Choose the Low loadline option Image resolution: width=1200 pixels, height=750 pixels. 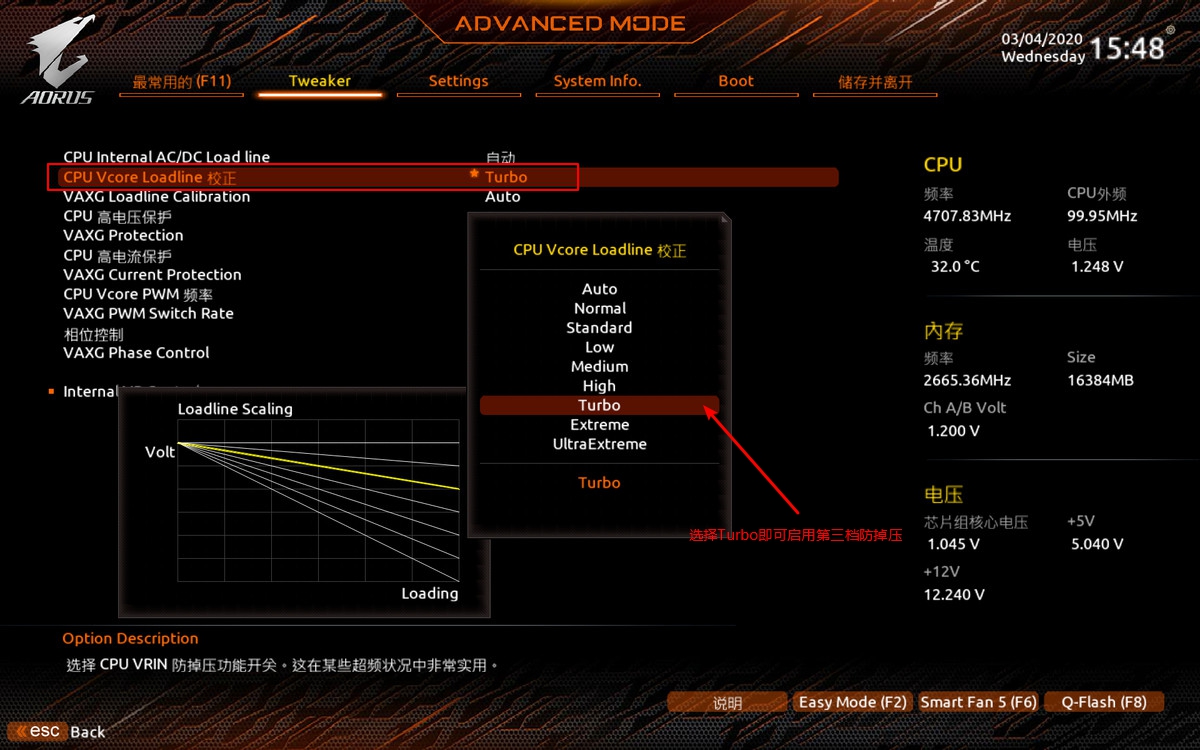[599, 347]
